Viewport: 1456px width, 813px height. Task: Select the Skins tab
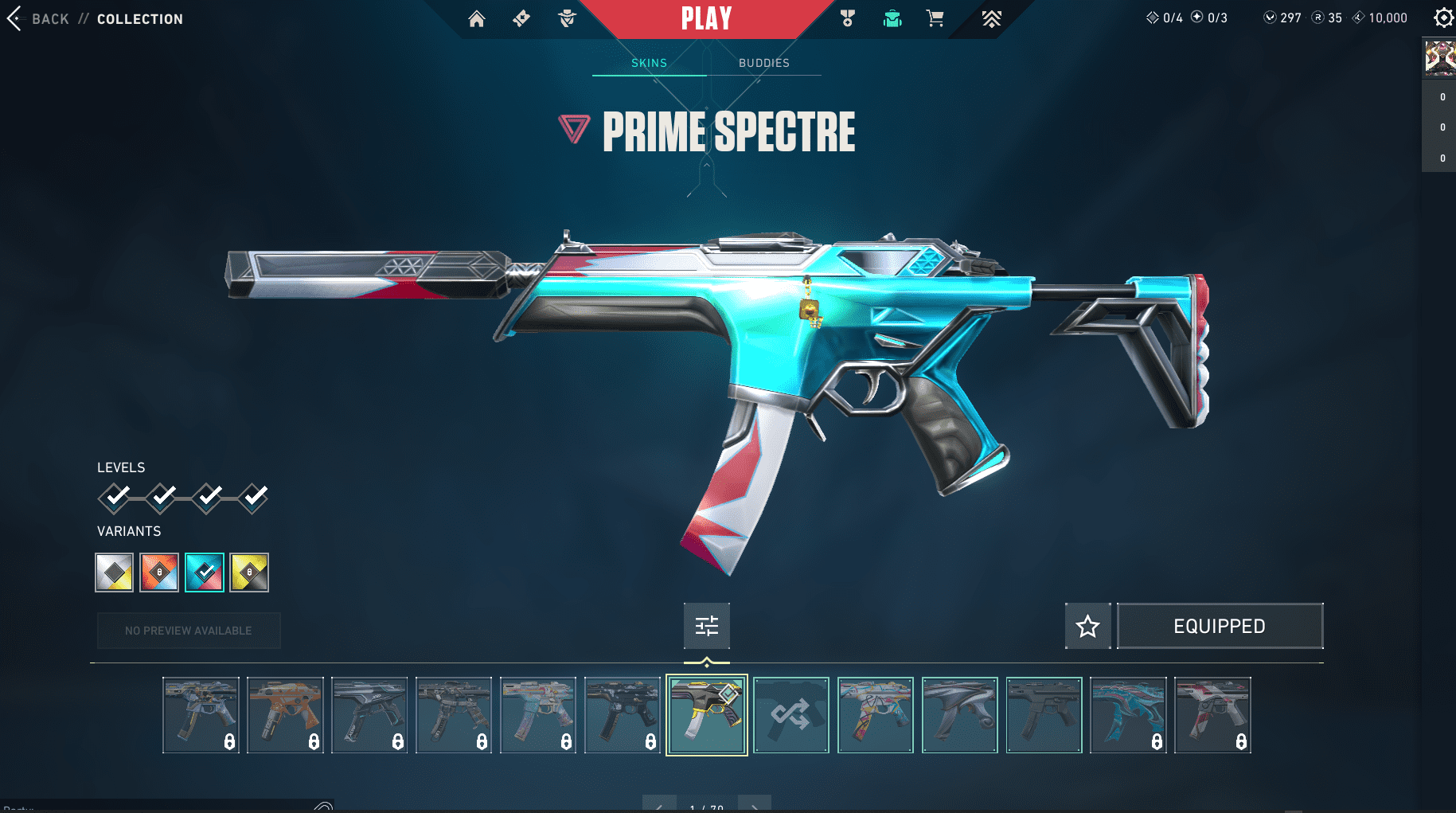pos(649,63)
